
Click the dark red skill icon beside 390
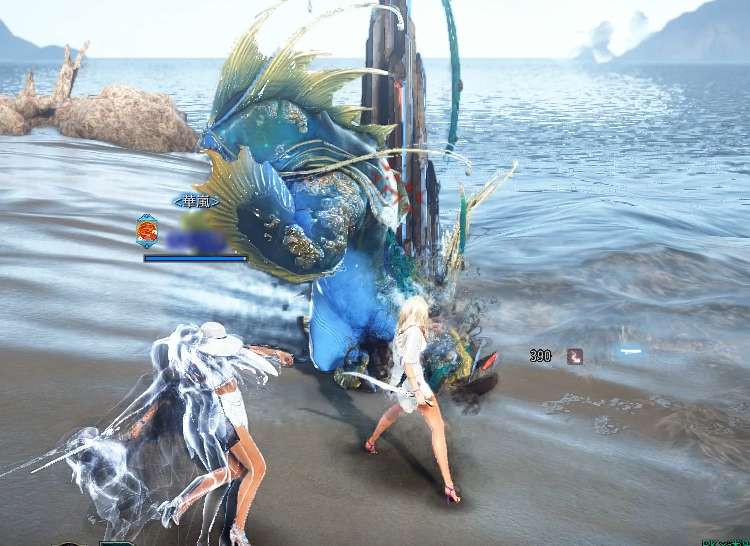pyautogui.click(x=575, y=355)
